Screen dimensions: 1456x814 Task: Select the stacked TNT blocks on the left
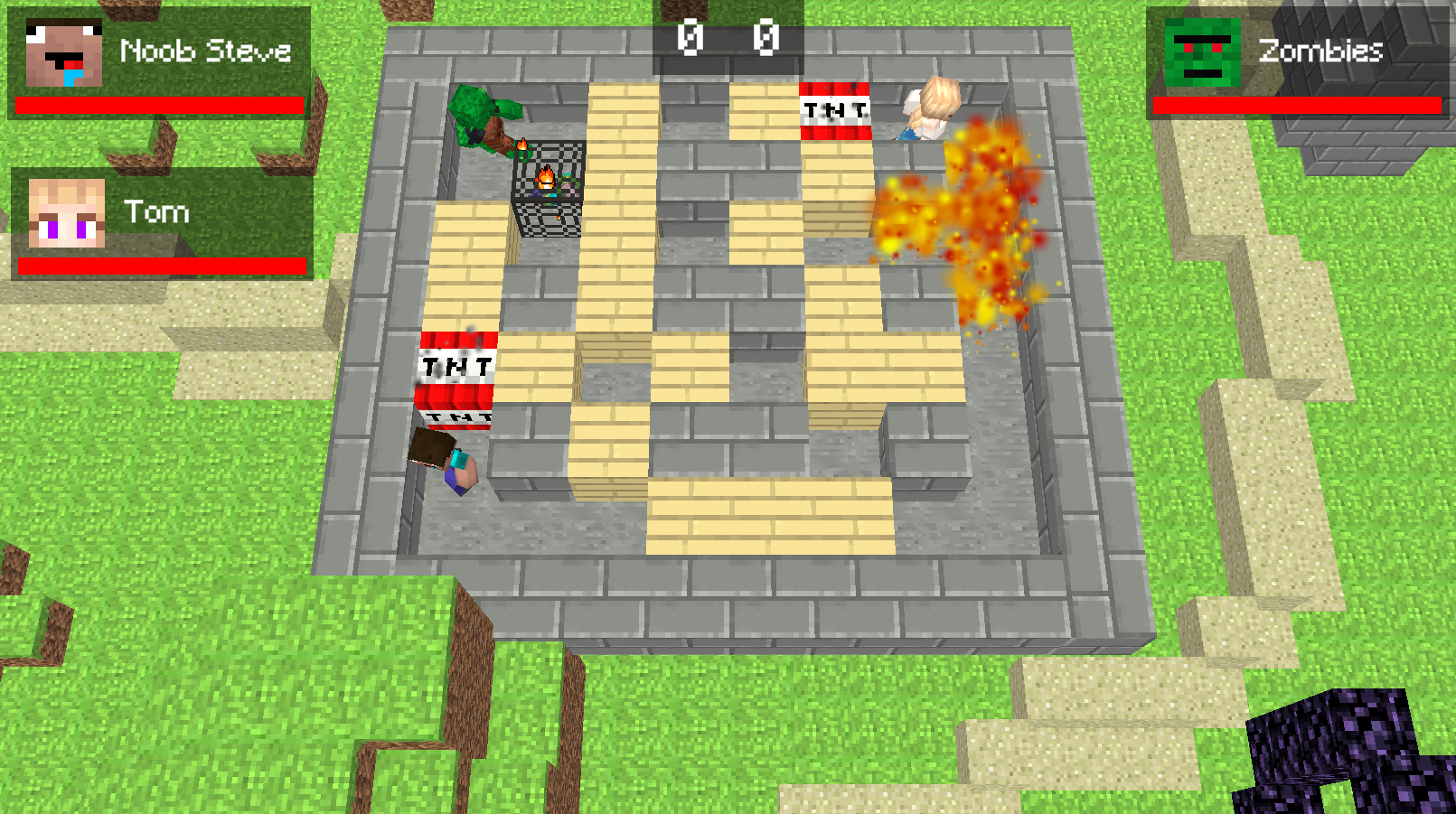[456, 375]
